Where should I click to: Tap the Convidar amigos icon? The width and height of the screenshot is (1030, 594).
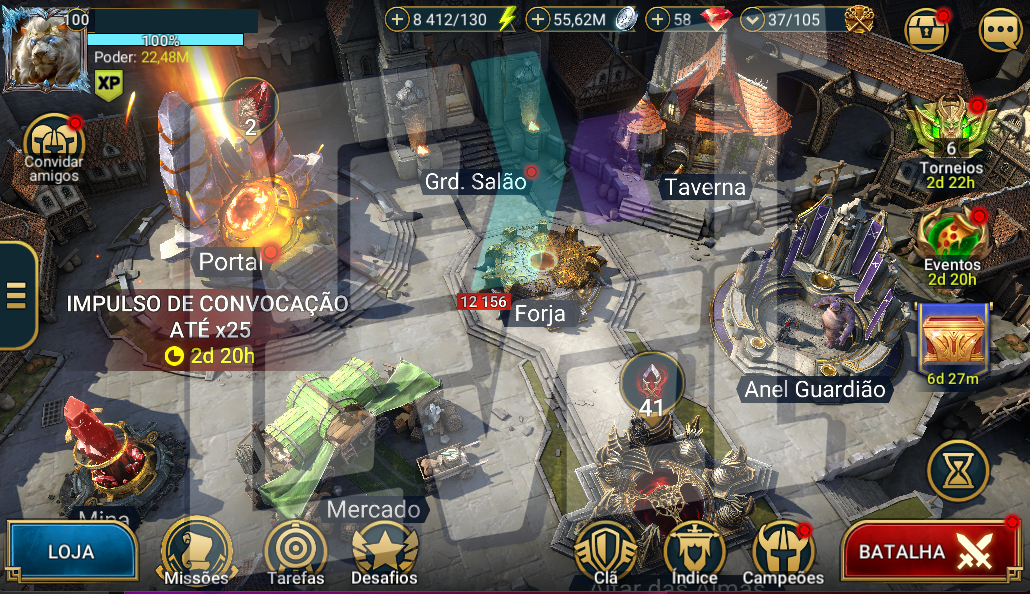tap(53, 141)
